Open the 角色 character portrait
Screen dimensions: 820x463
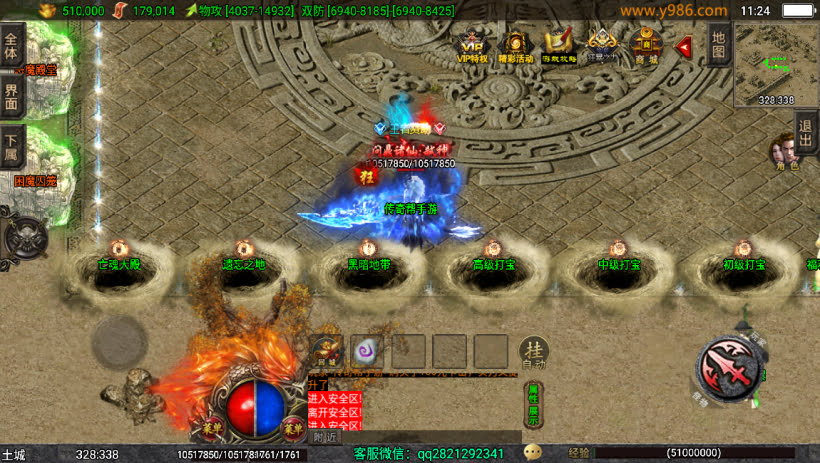pyautogui.click(x=785, y=152)
